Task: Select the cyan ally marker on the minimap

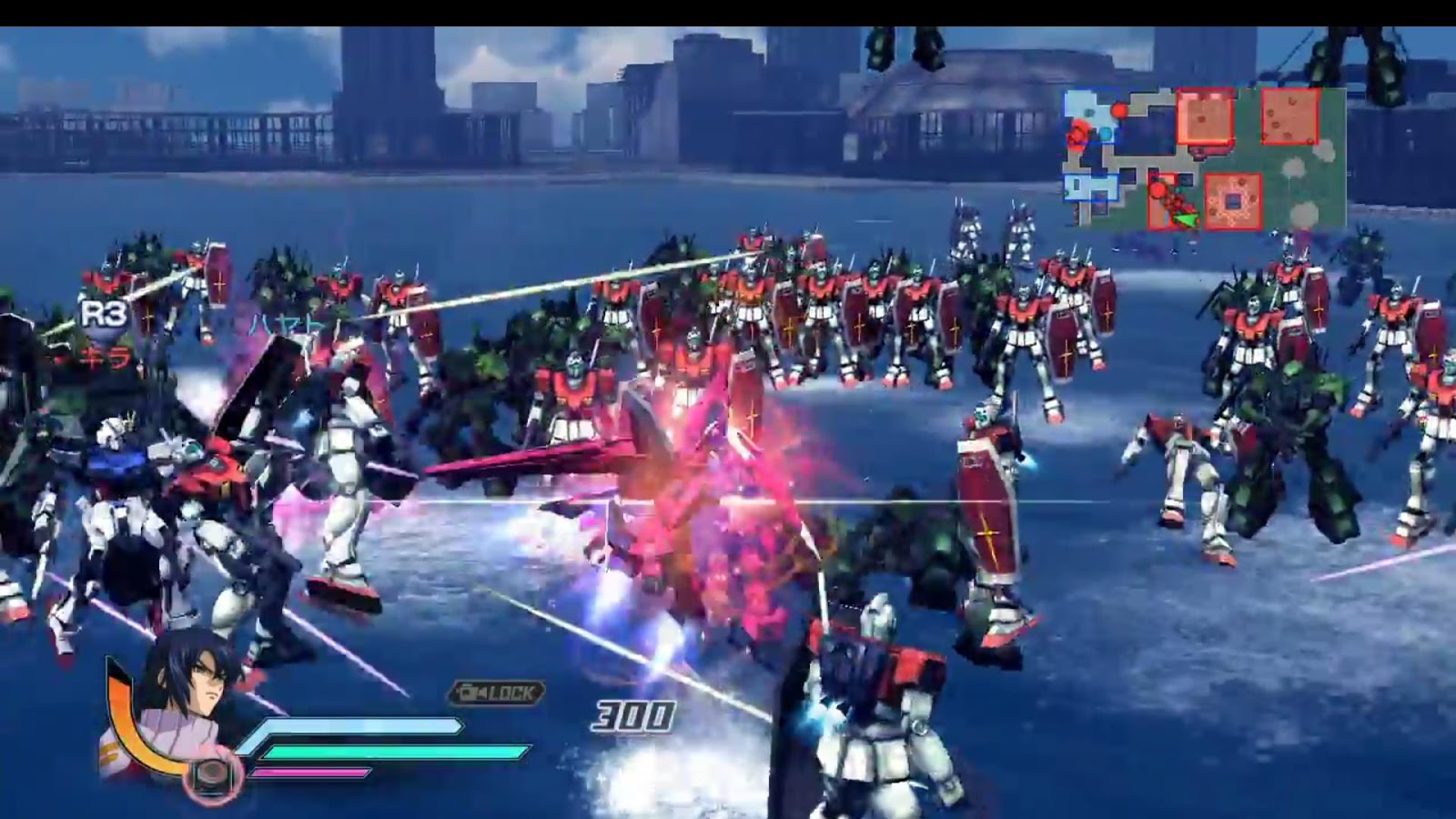Action: coord(1106,132)
